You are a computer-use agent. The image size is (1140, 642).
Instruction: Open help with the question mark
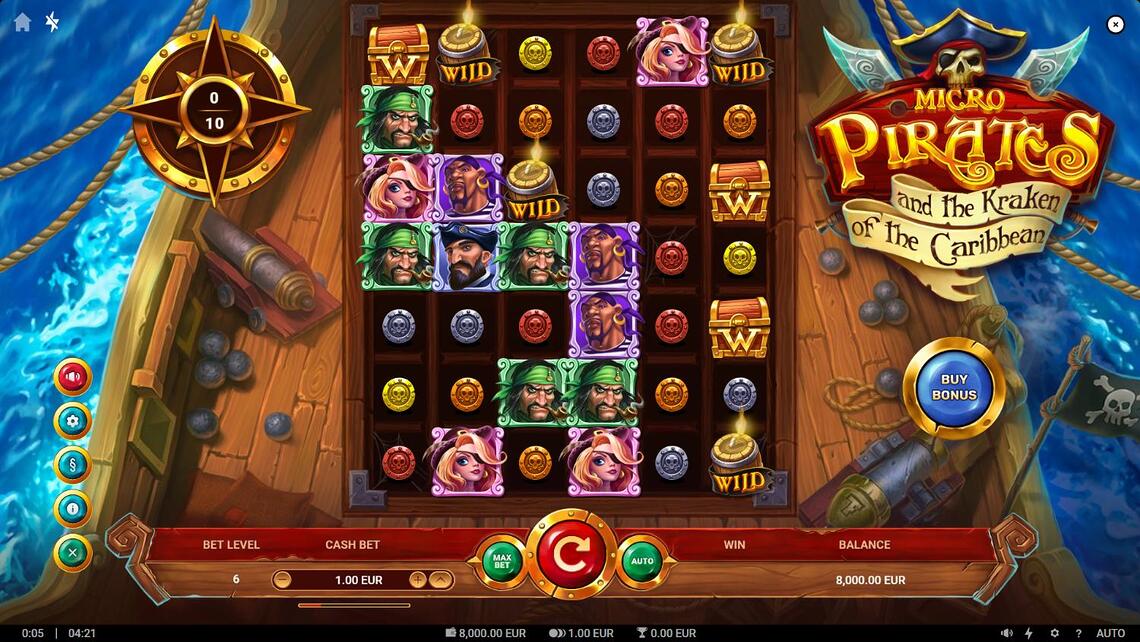coord(1078,633)
